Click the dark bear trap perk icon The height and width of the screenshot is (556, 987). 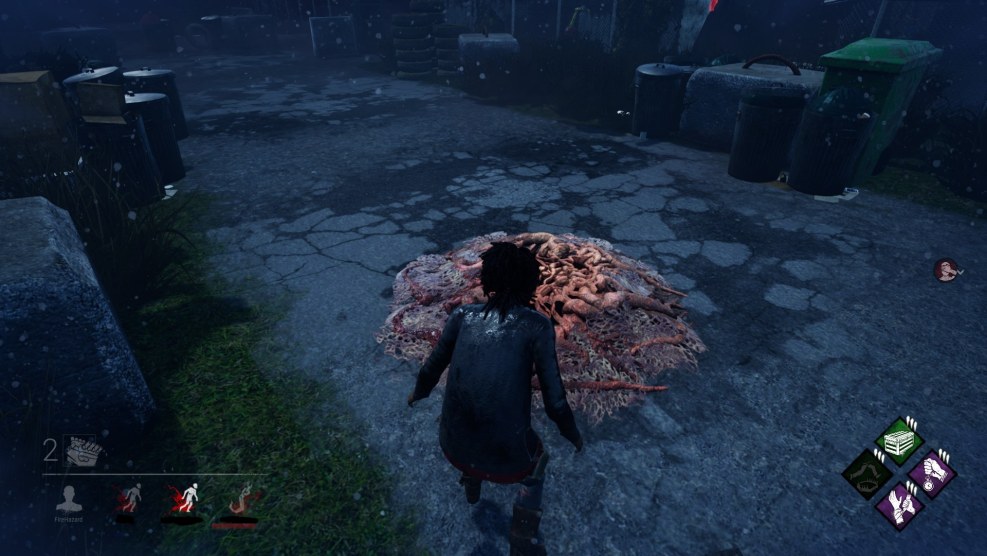(x=865, y=473)
